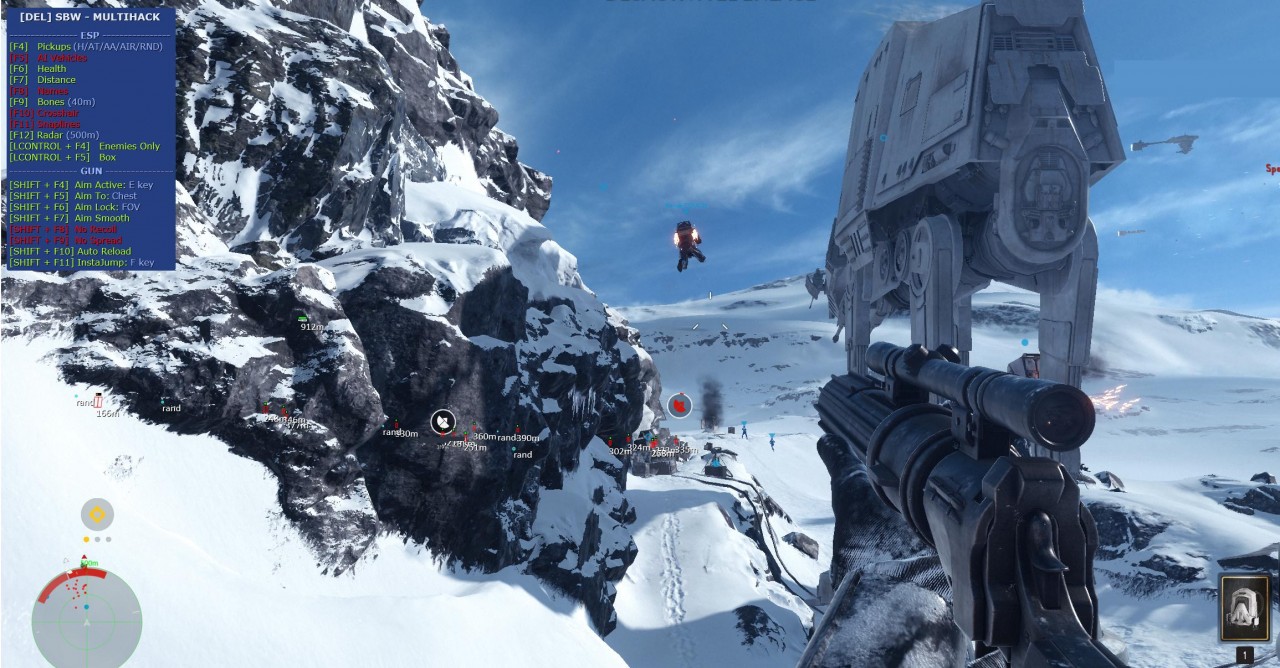
Task: Click the white satellite uplink objective marker
Action: tap(443, 422)
